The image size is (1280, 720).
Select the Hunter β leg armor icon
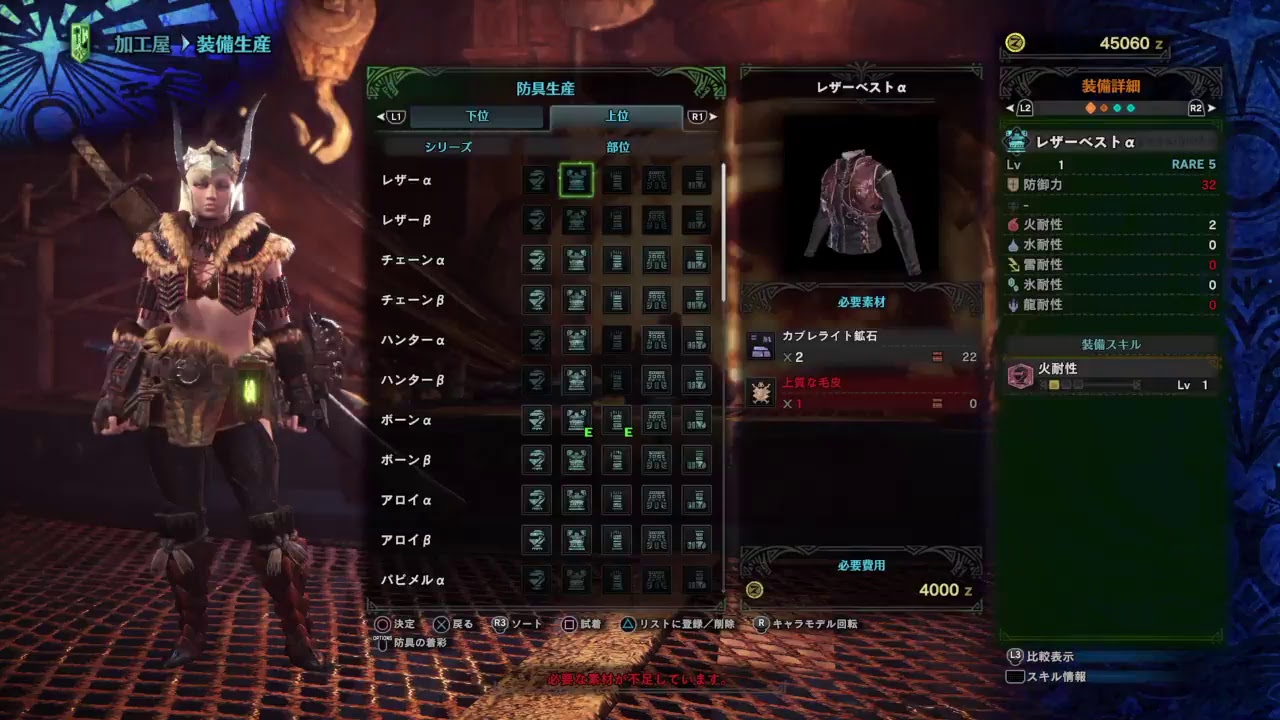click(697, 380)
